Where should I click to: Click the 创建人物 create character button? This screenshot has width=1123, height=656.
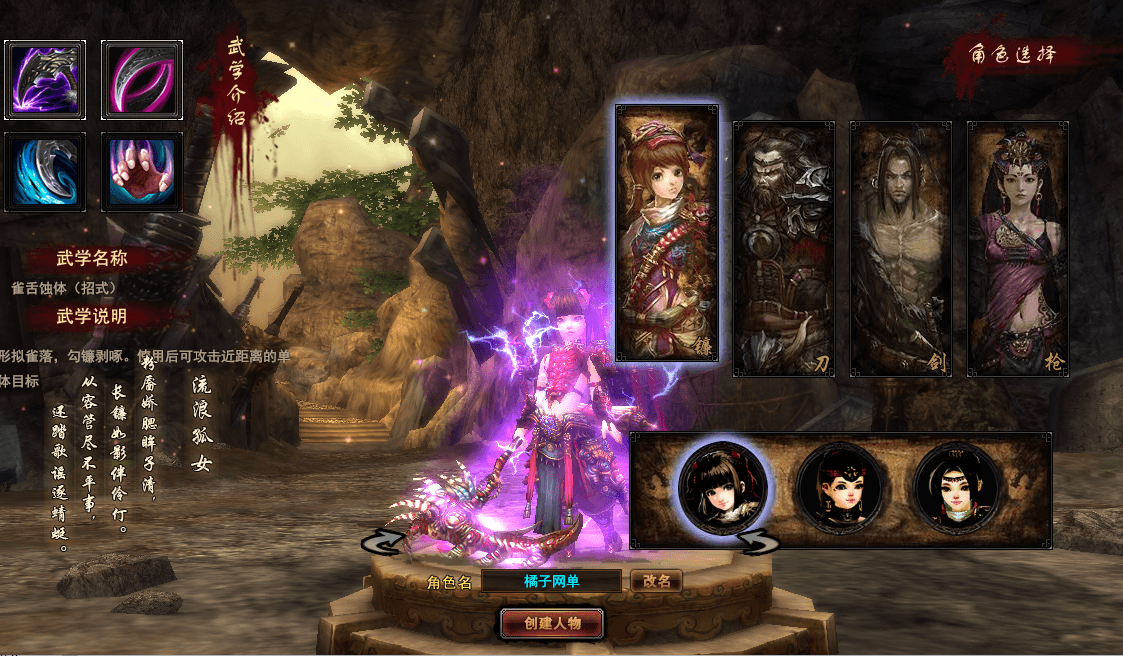coord(552,623)
